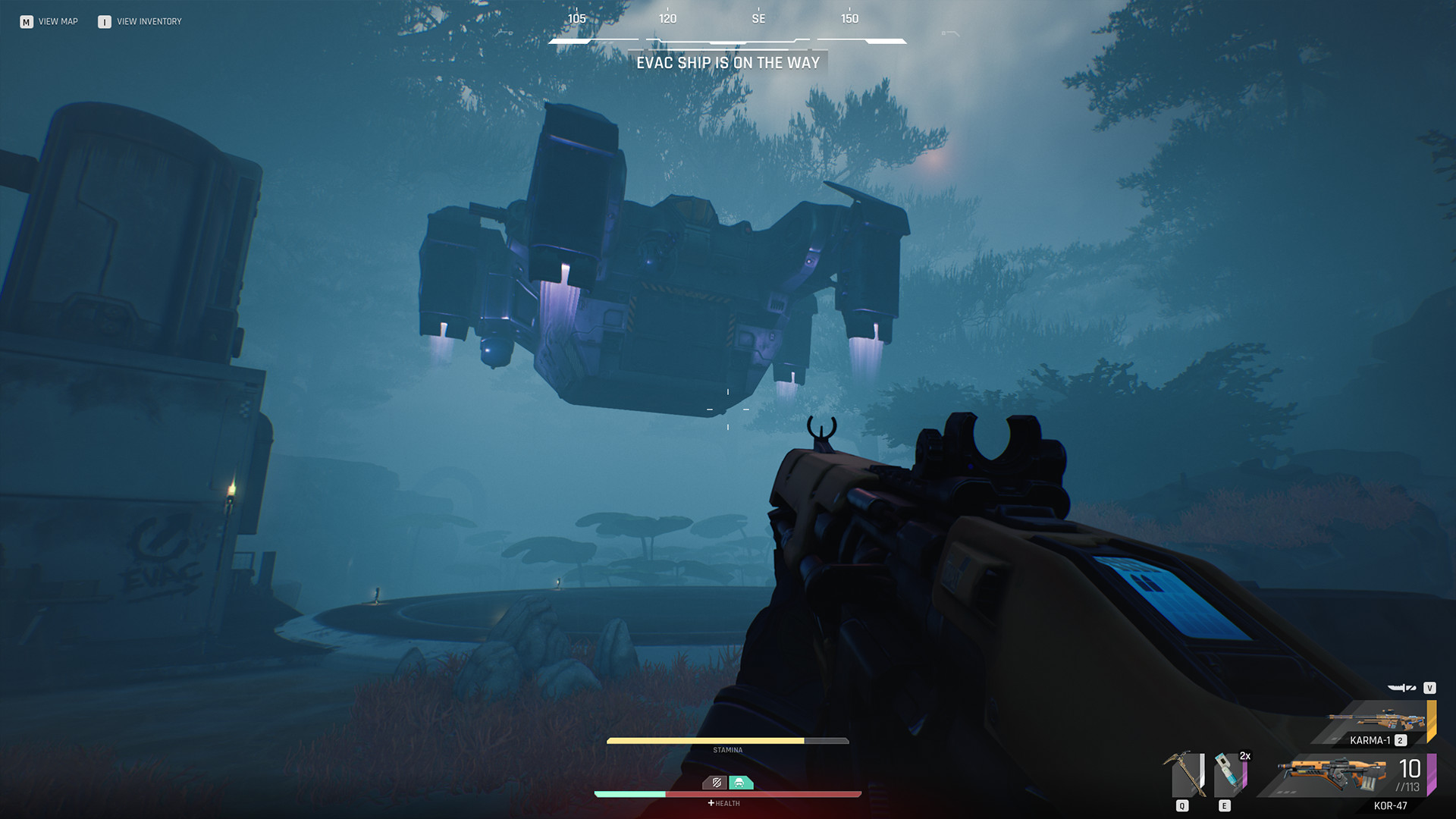Viewport: 1456px width, 819px height.
Task: Click the M keybind icon for the map
Action: (27, 21)
